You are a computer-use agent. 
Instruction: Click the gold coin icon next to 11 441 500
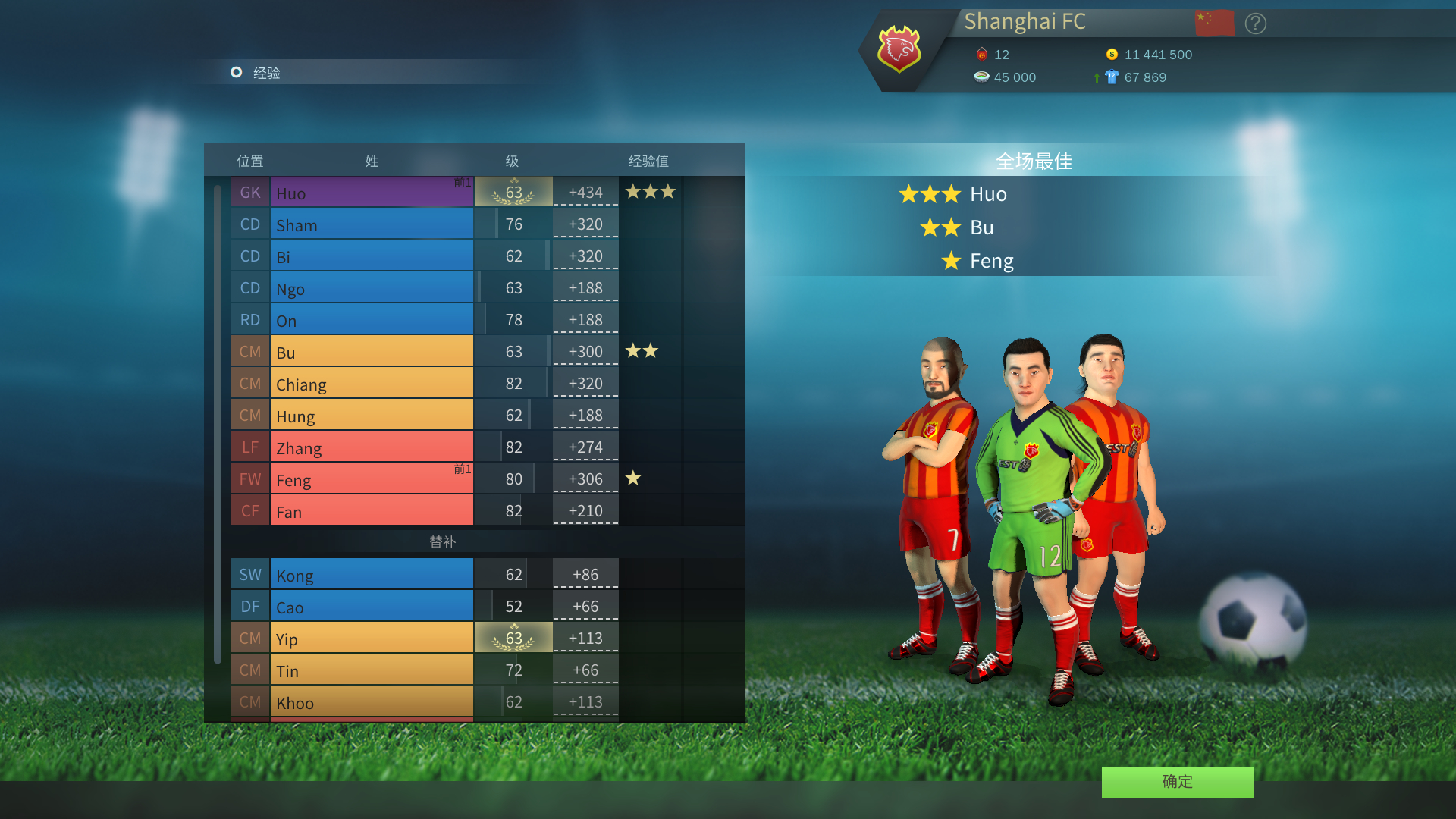pos(1112,54)
